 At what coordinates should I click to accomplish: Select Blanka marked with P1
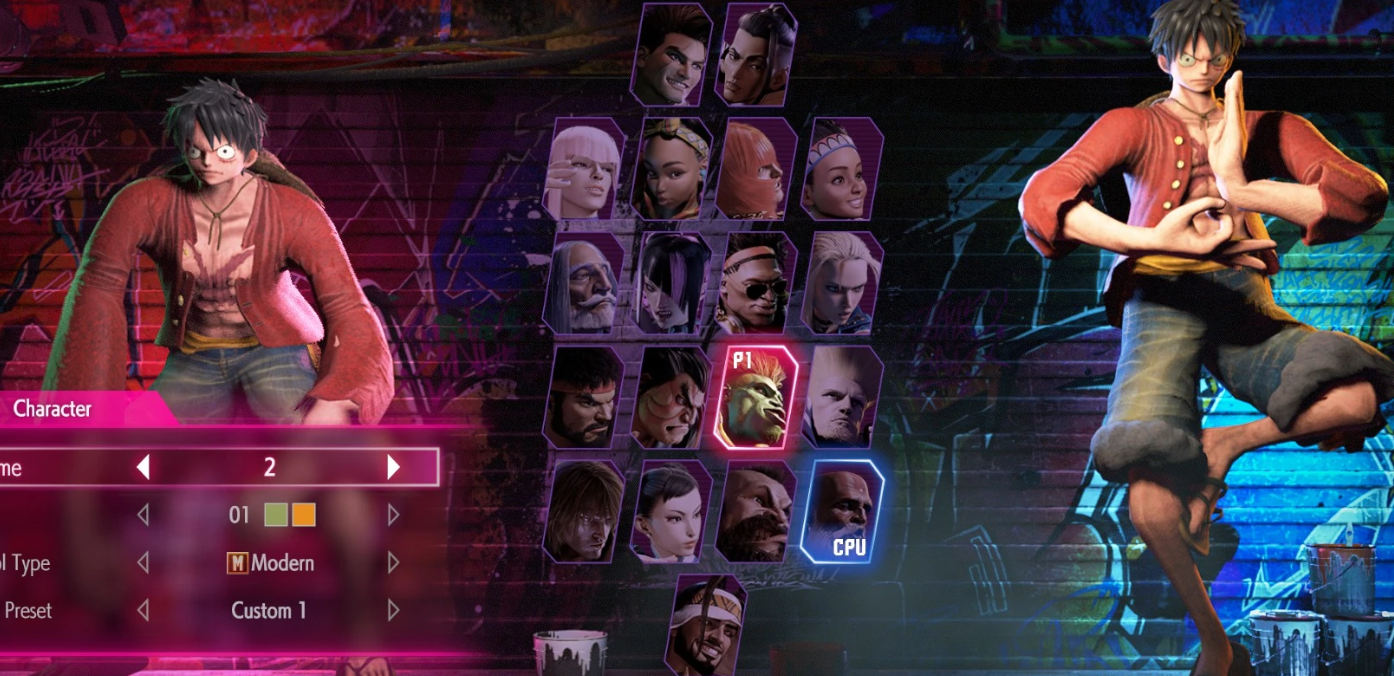[x=756, y=398]
